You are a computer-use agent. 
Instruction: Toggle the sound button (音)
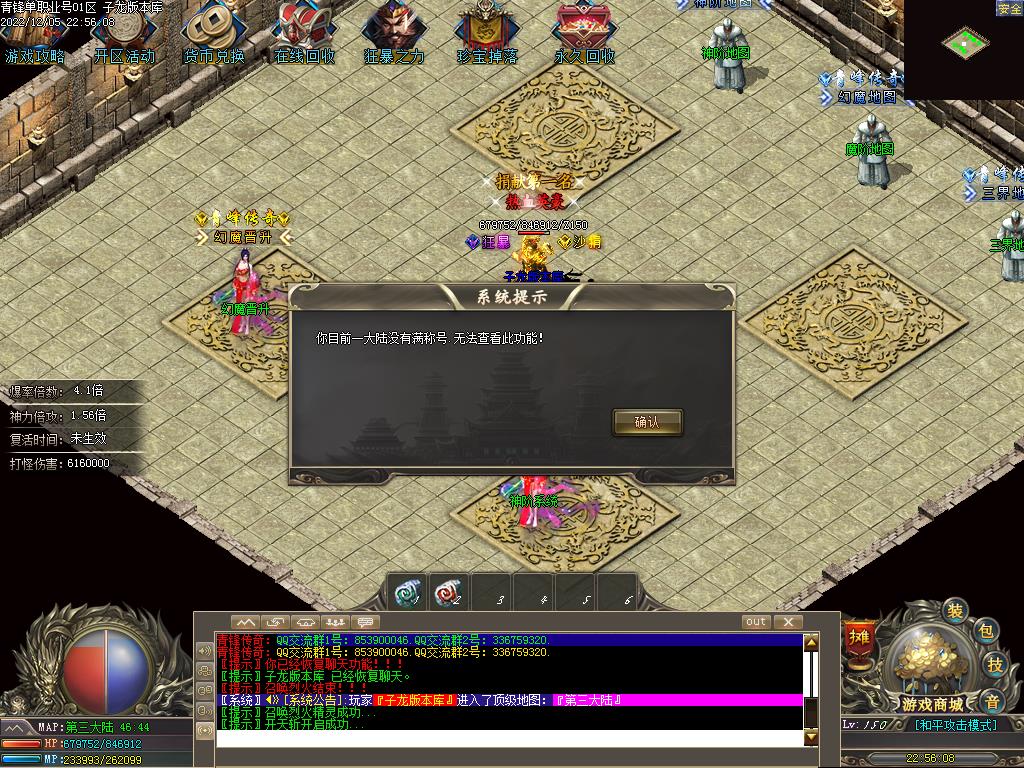(x=991, y=700)
